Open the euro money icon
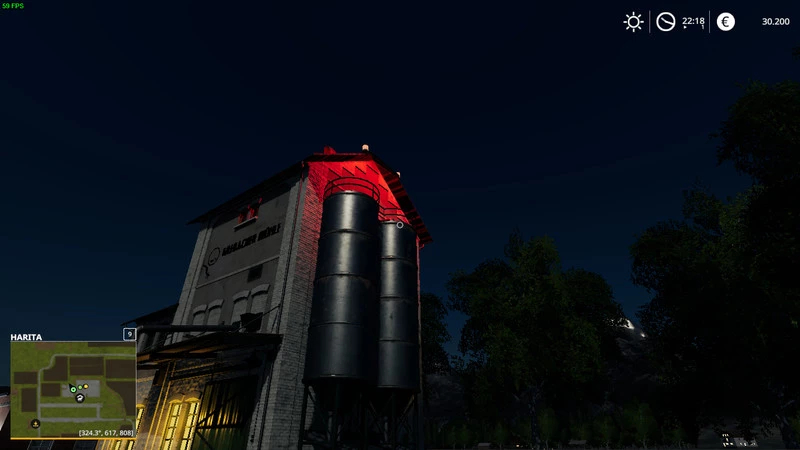 (x=726, y=22)
